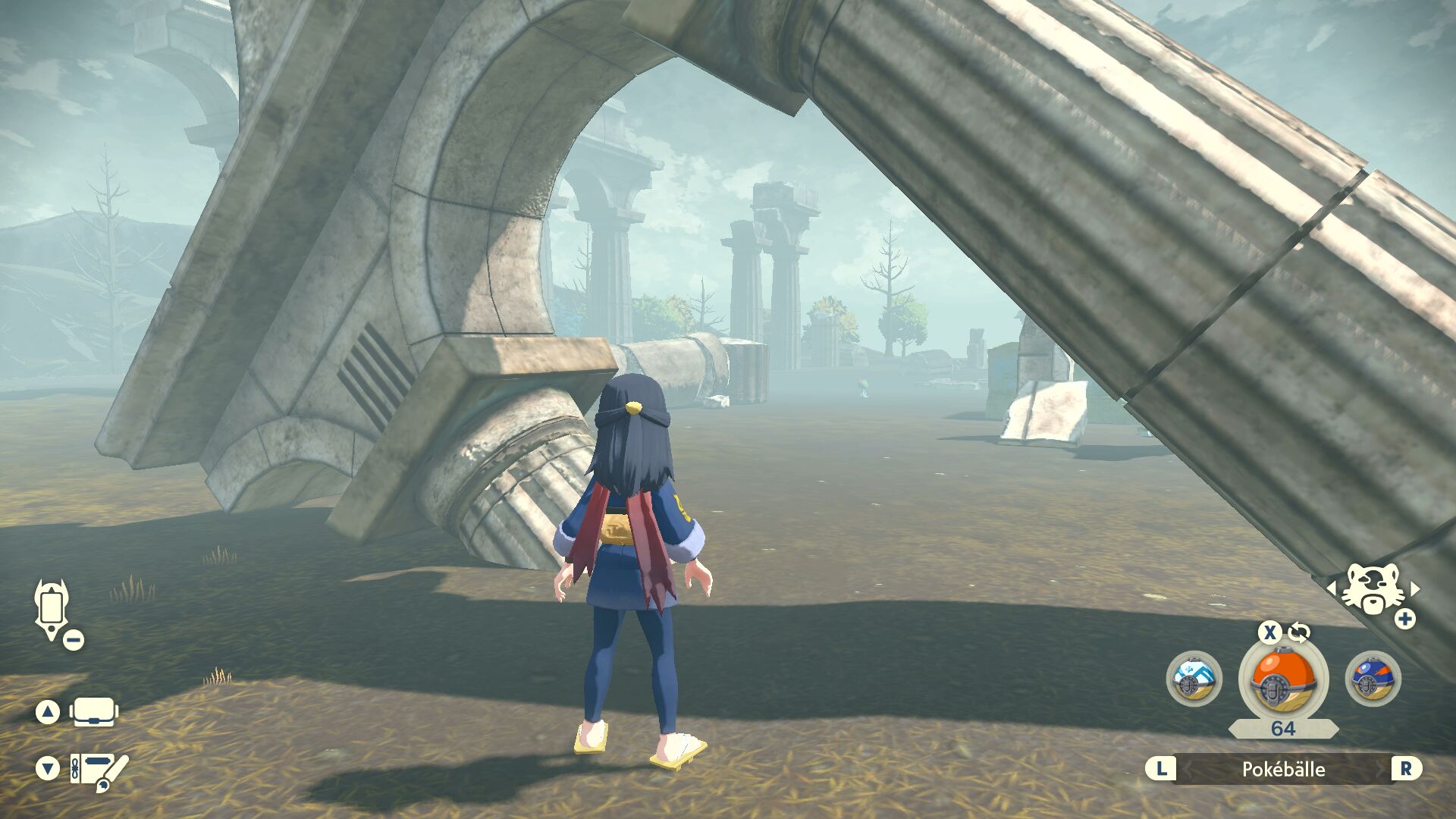Summon the Ursaluna ride Pokémon icon
This screenshot has width=1456, height=819.
pyautogui.click(x=1371, y=589)
